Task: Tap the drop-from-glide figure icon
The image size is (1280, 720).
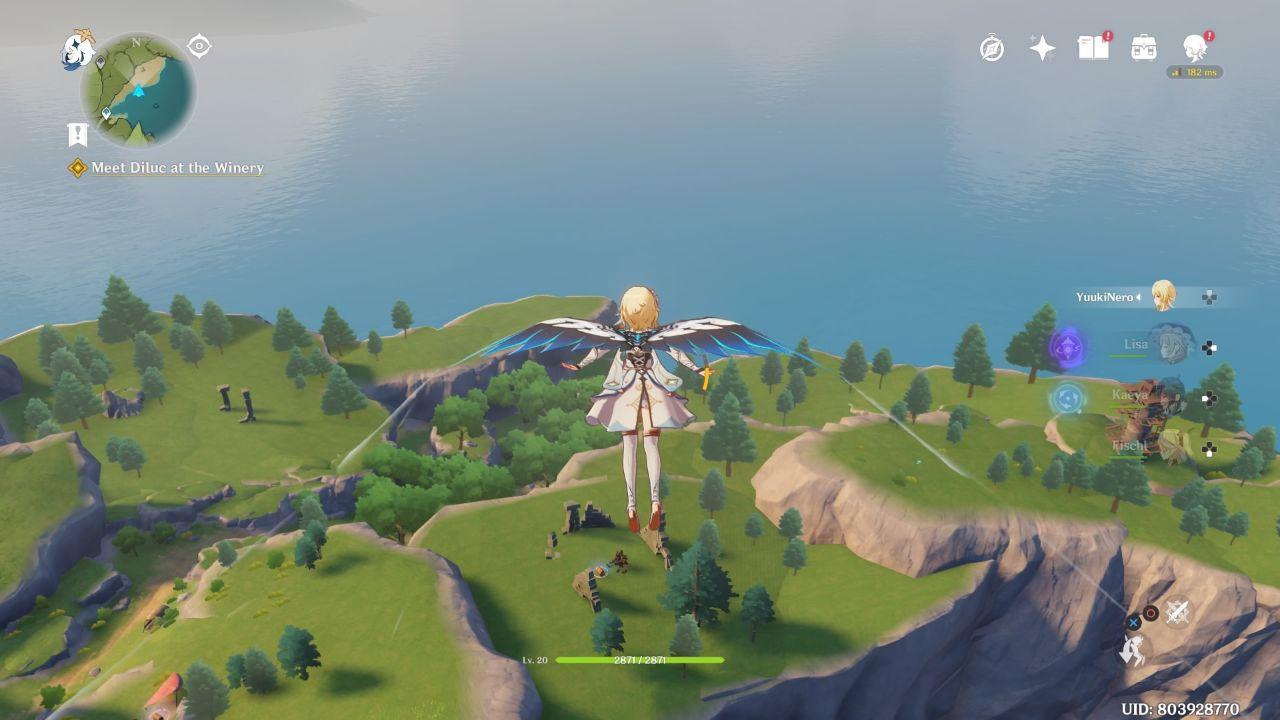Action: pos(1132,651)
